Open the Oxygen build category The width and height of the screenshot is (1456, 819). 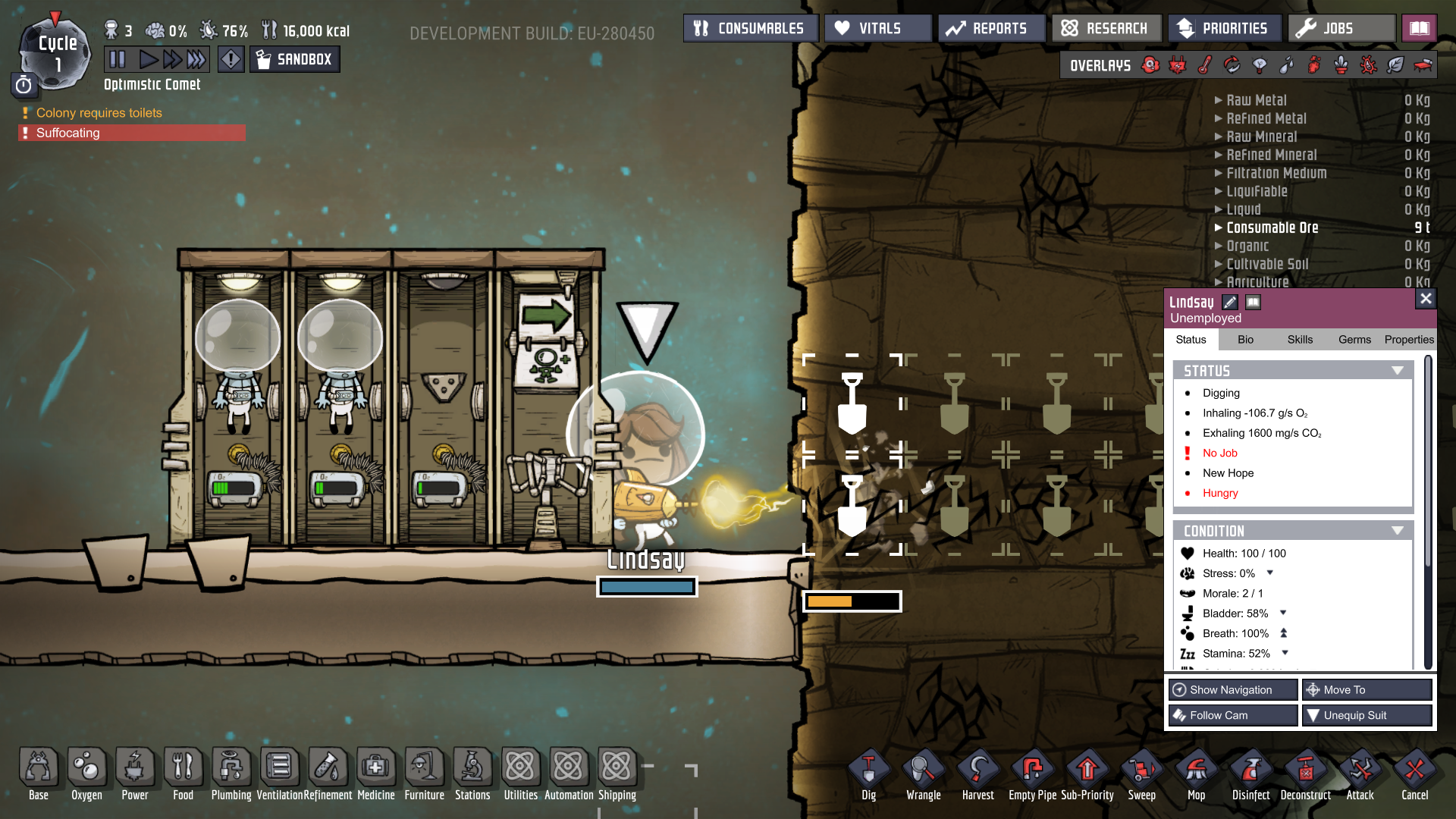point(86,773)
